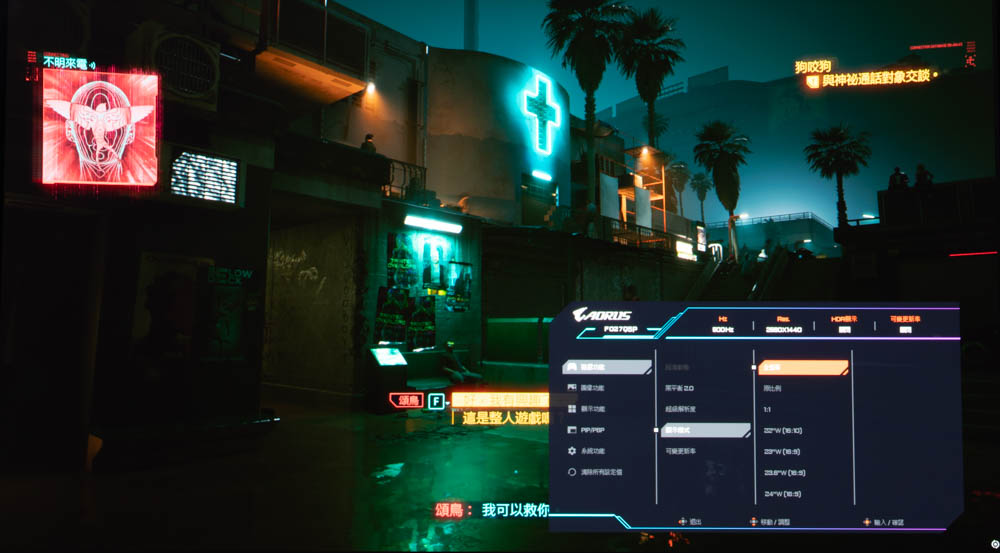1000x553 pixels.
Task: Open PIP/PBP in the monitor menu
Action: (592, 430)
